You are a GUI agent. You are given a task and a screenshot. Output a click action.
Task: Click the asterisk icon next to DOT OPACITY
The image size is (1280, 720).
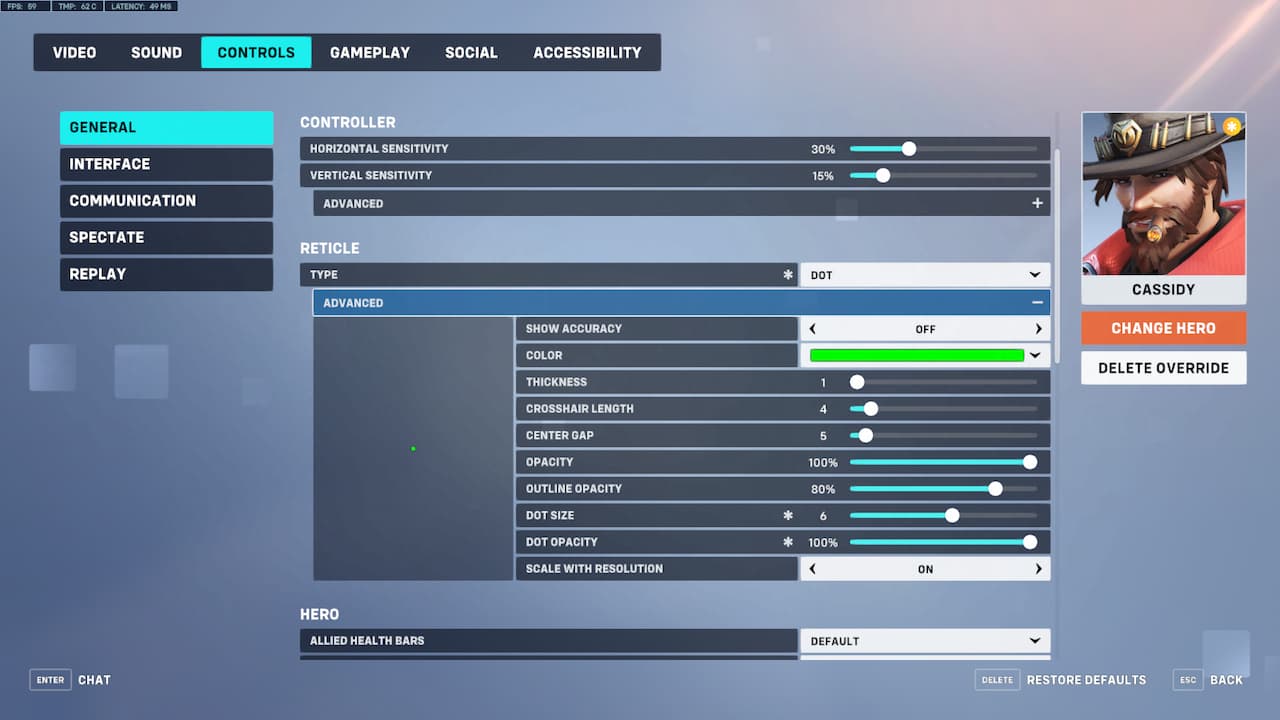pyautogui.click(x=789, y=541)
